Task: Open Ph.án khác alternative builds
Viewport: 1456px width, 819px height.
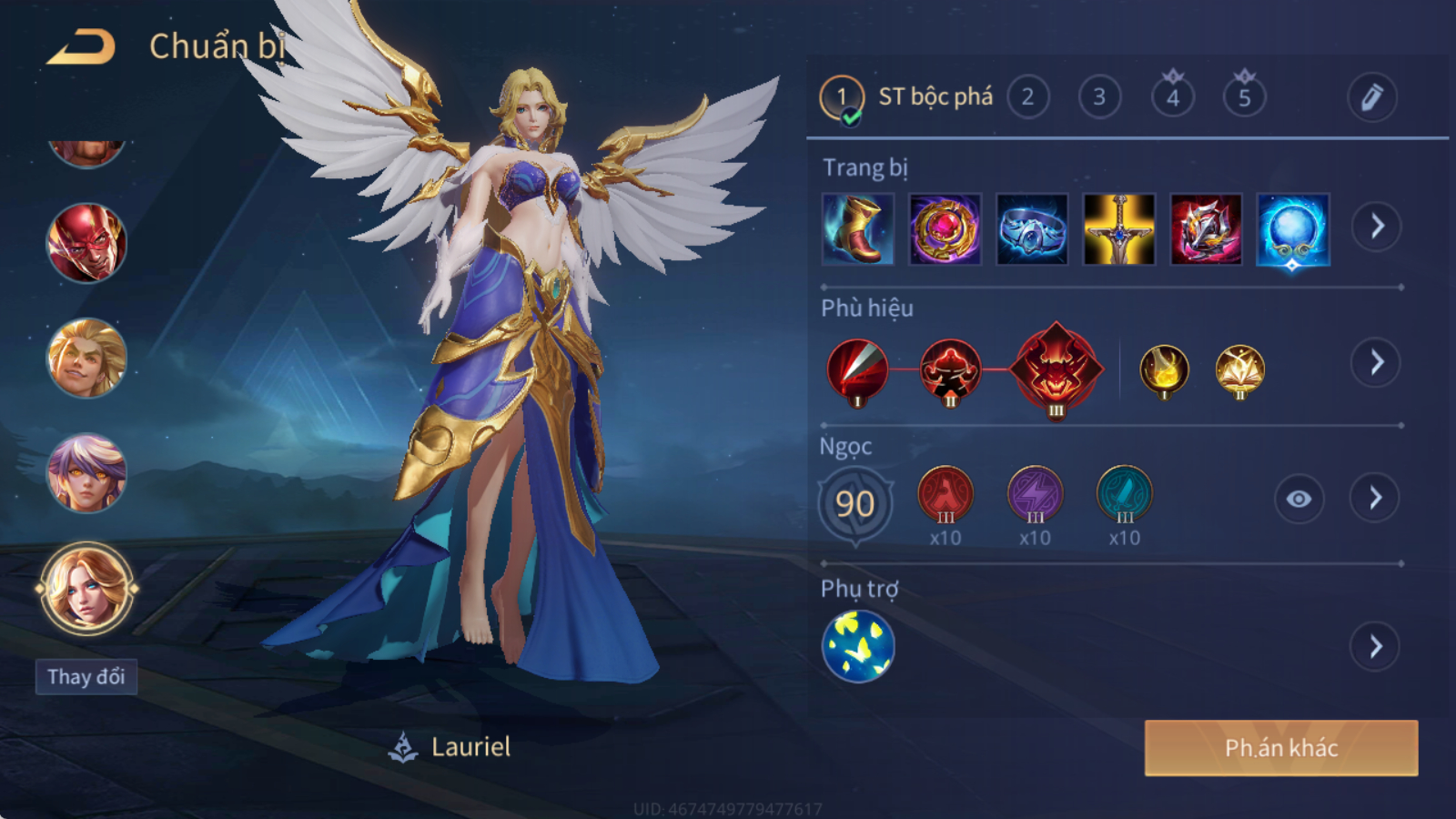Action: tap(1280, 748)
